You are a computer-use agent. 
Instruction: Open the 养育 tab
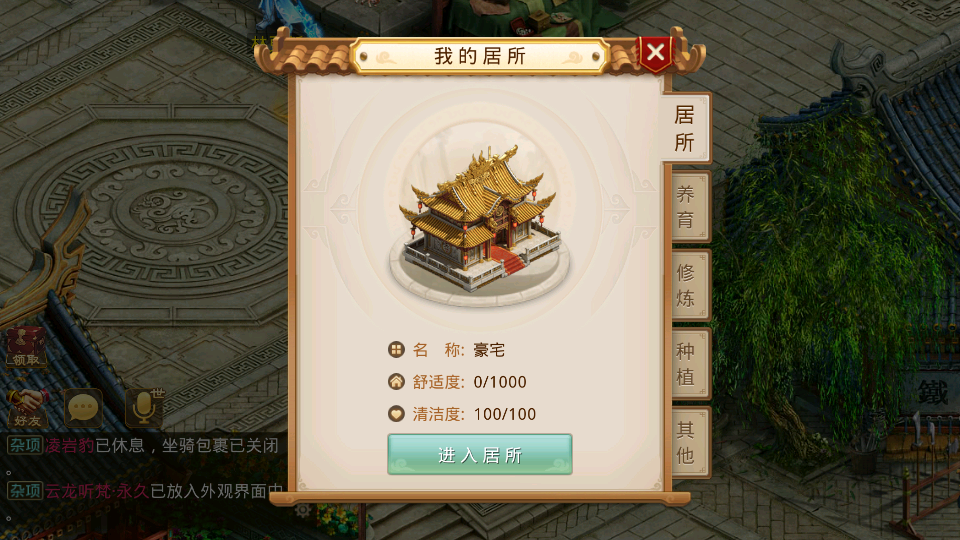686,207
